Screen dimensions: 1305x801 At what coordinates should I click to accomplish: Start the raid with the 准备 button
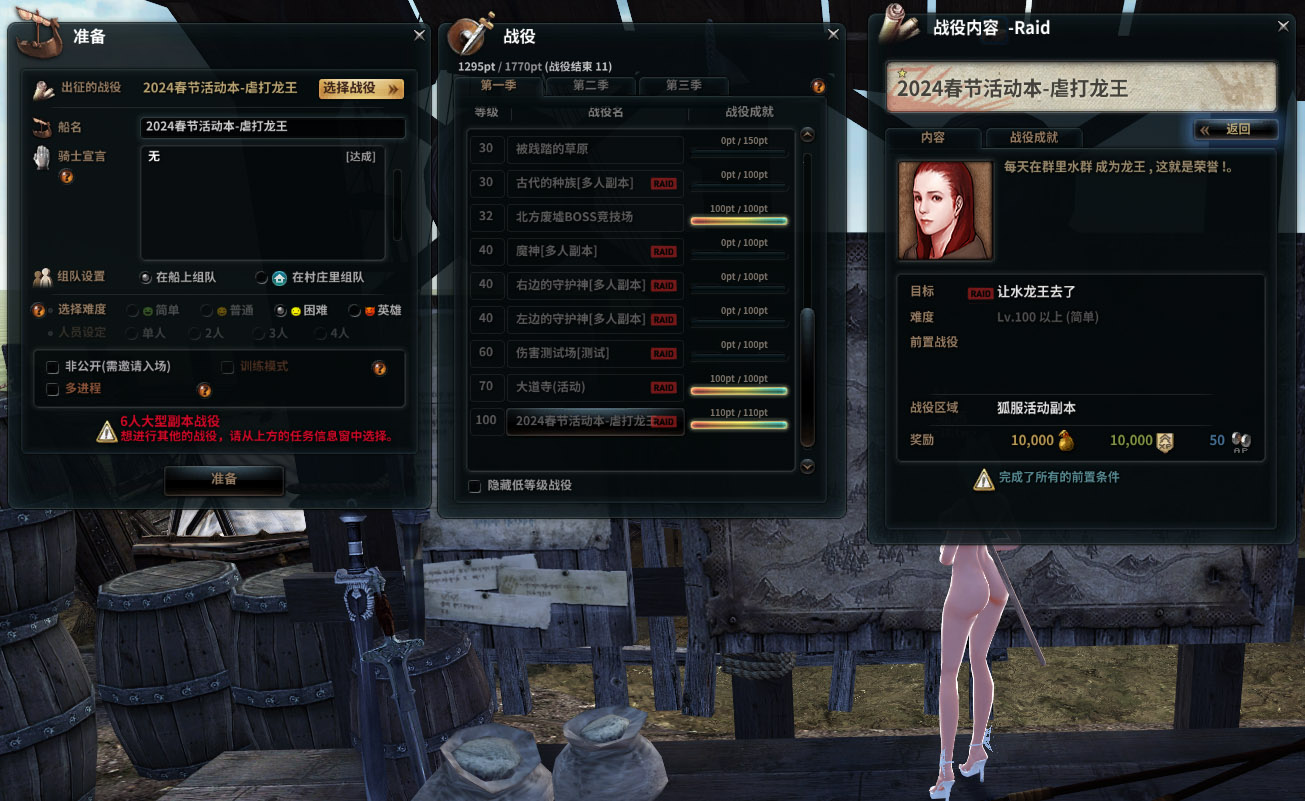coord(224,480)
